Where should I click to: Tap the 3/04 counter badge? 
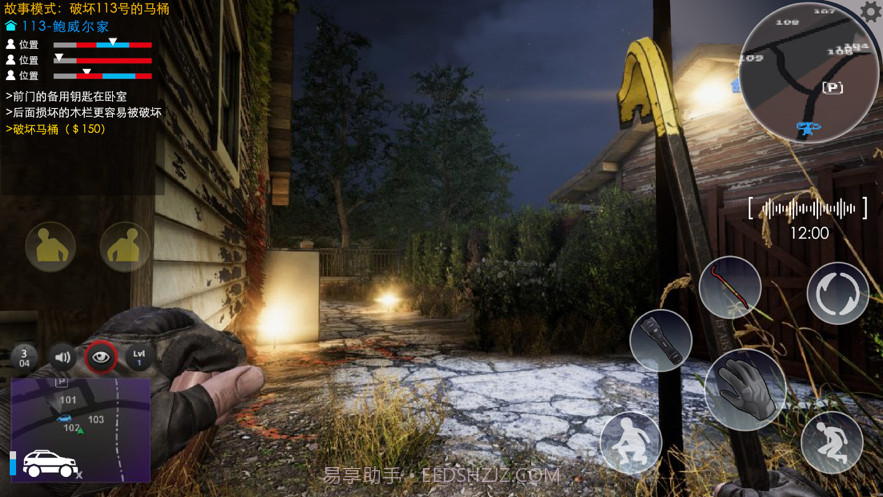tap(25, 357)
